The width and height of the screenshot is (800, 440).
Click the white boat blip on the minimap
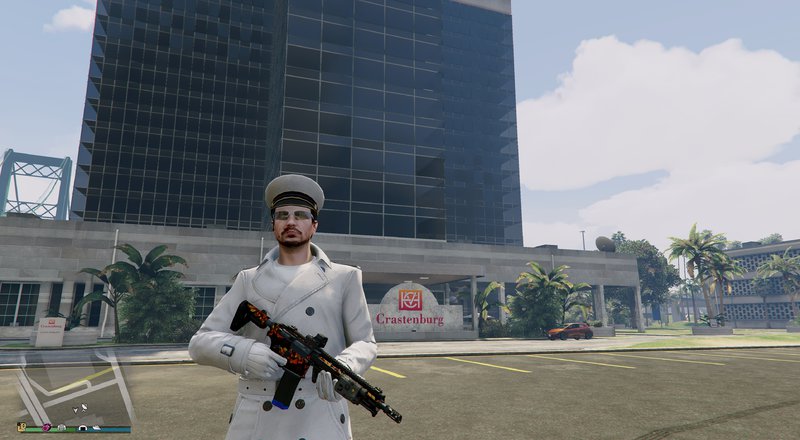pos(97,428)
